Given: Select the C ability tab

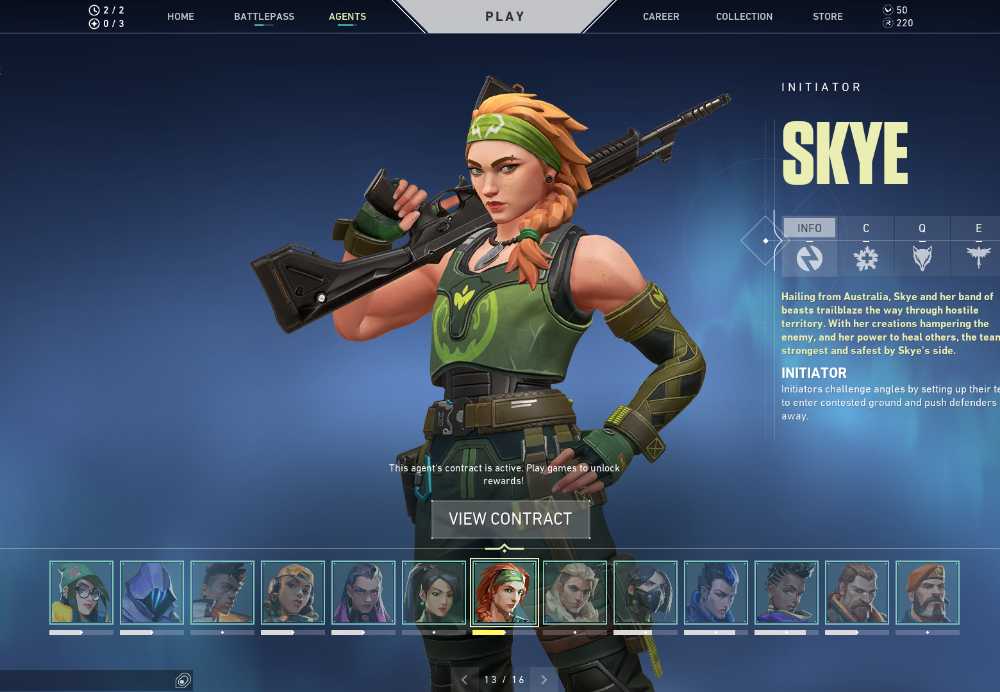Looking at the screenshot, I should 866,246.
